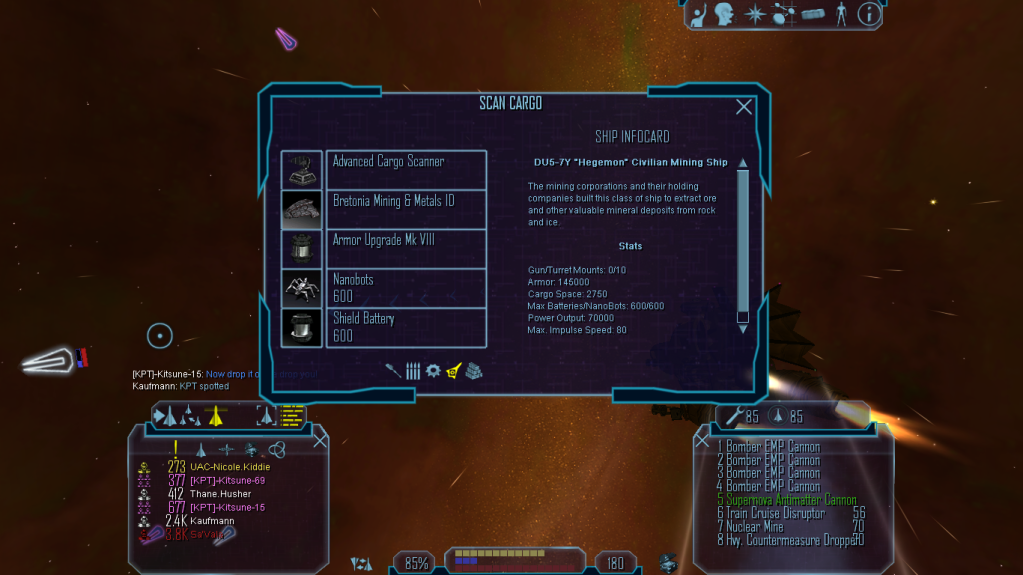Image resolution: width=1023 pixels, height=575 pixels.
Task: Switch to the stacked commodities filter
Action: pyautogui.click(x=474, y=370)
